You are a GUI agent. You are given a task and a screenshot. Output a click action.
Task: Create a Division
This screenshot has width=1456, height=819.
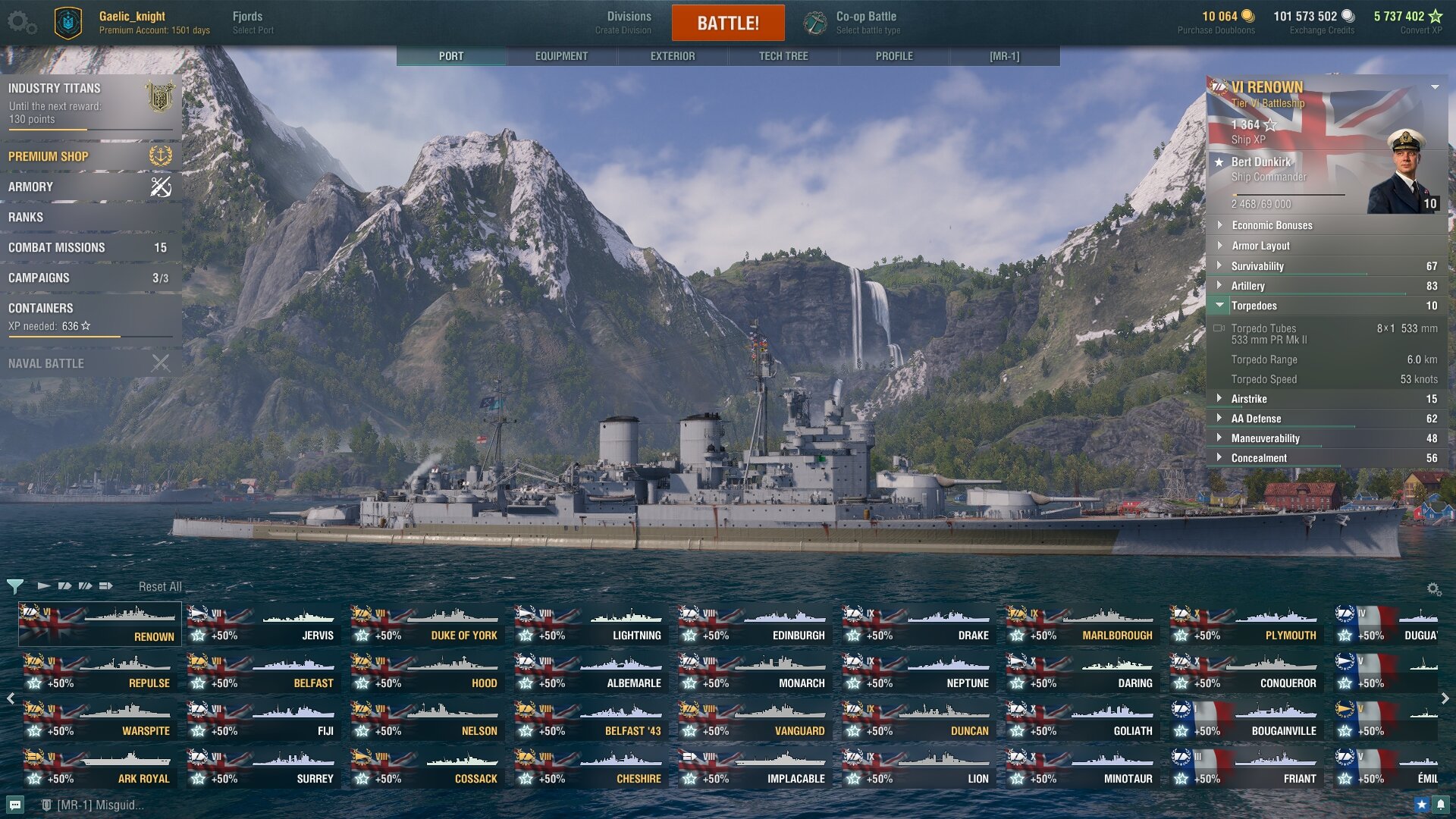[x=628, y=22]
